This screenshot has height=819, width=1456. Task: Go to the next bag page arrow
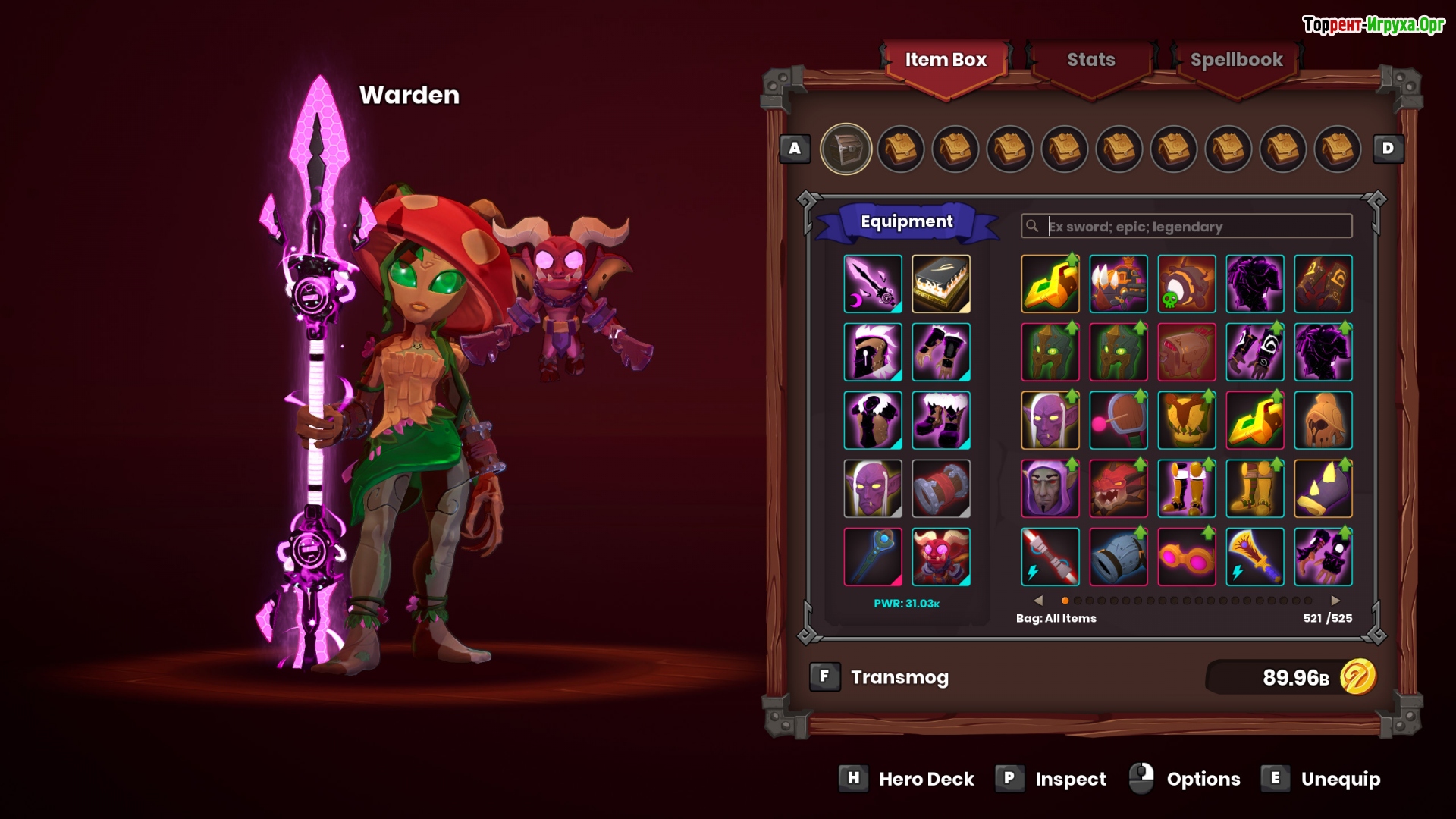(x=1335, y=601)
